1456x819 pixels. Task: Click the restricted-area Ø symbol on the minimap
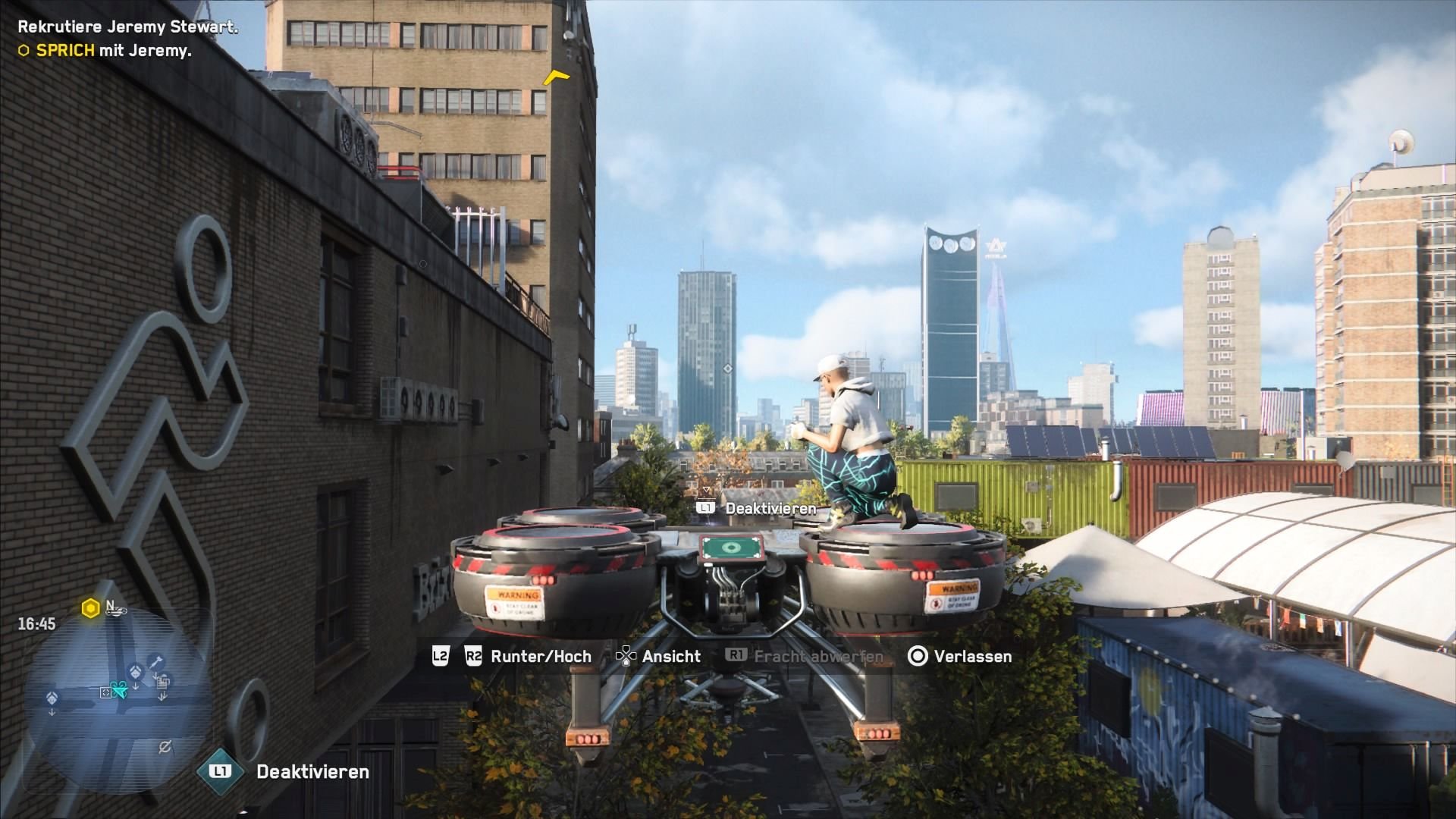(165, 746)
